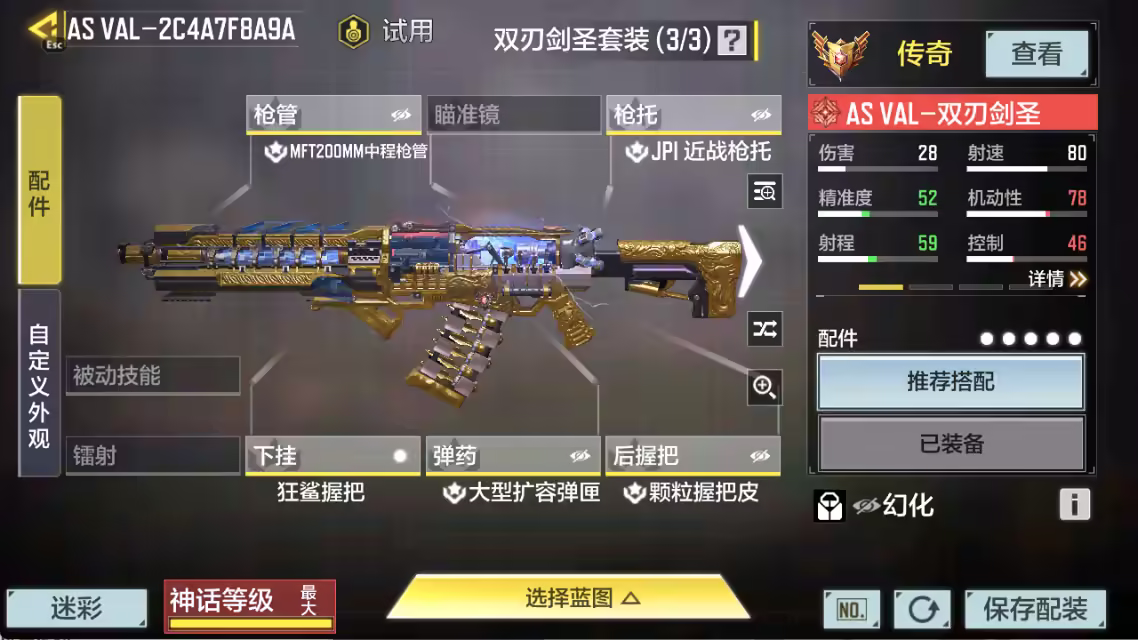Viewport: 1138px width, 640px height.
Task: Switch to the 配件 attachments tab
Action: [39, 191]
